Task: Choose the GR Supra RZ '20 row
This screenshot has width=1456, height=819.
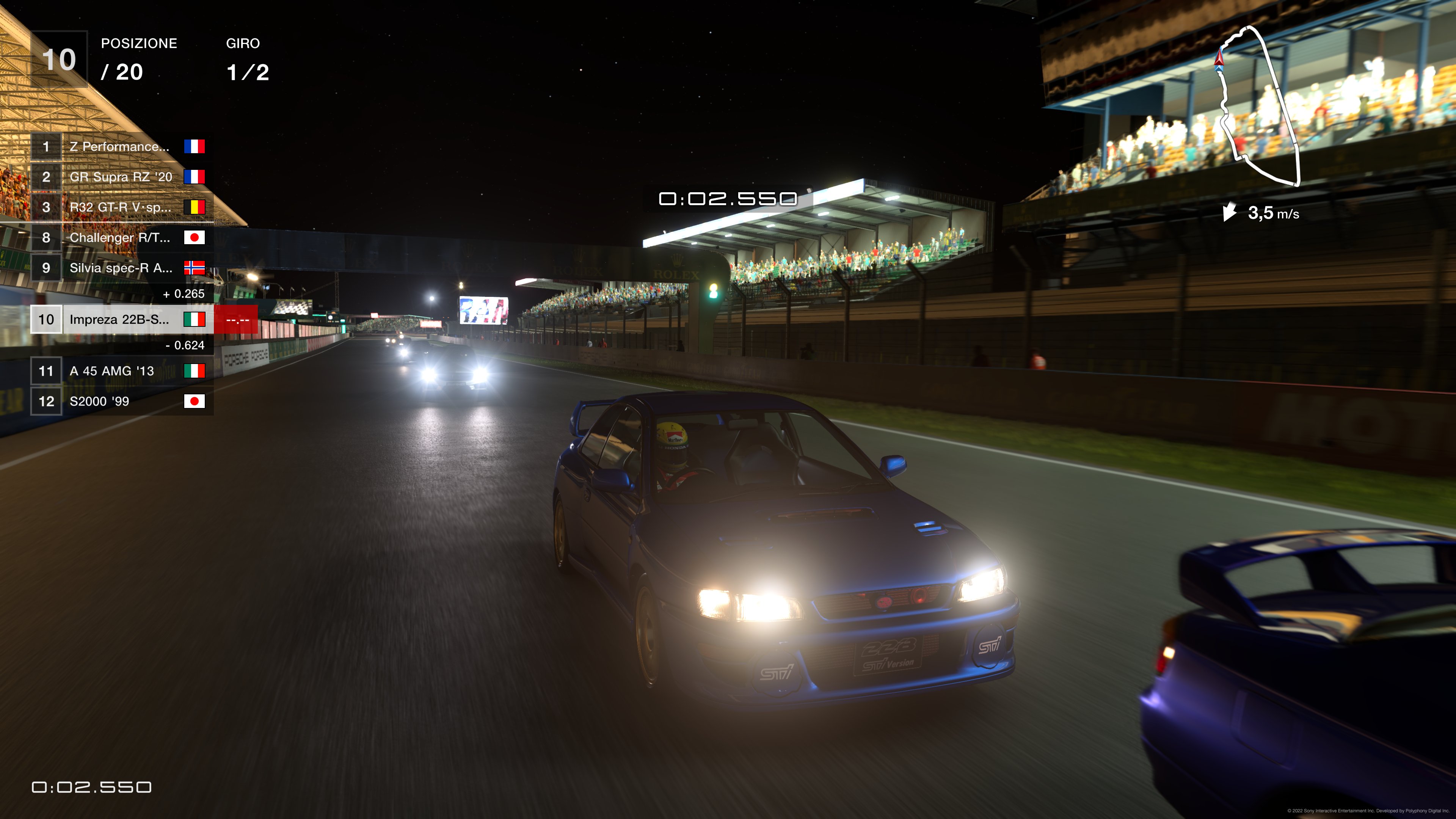Action: pyautogui.click(x=121, y=177)
